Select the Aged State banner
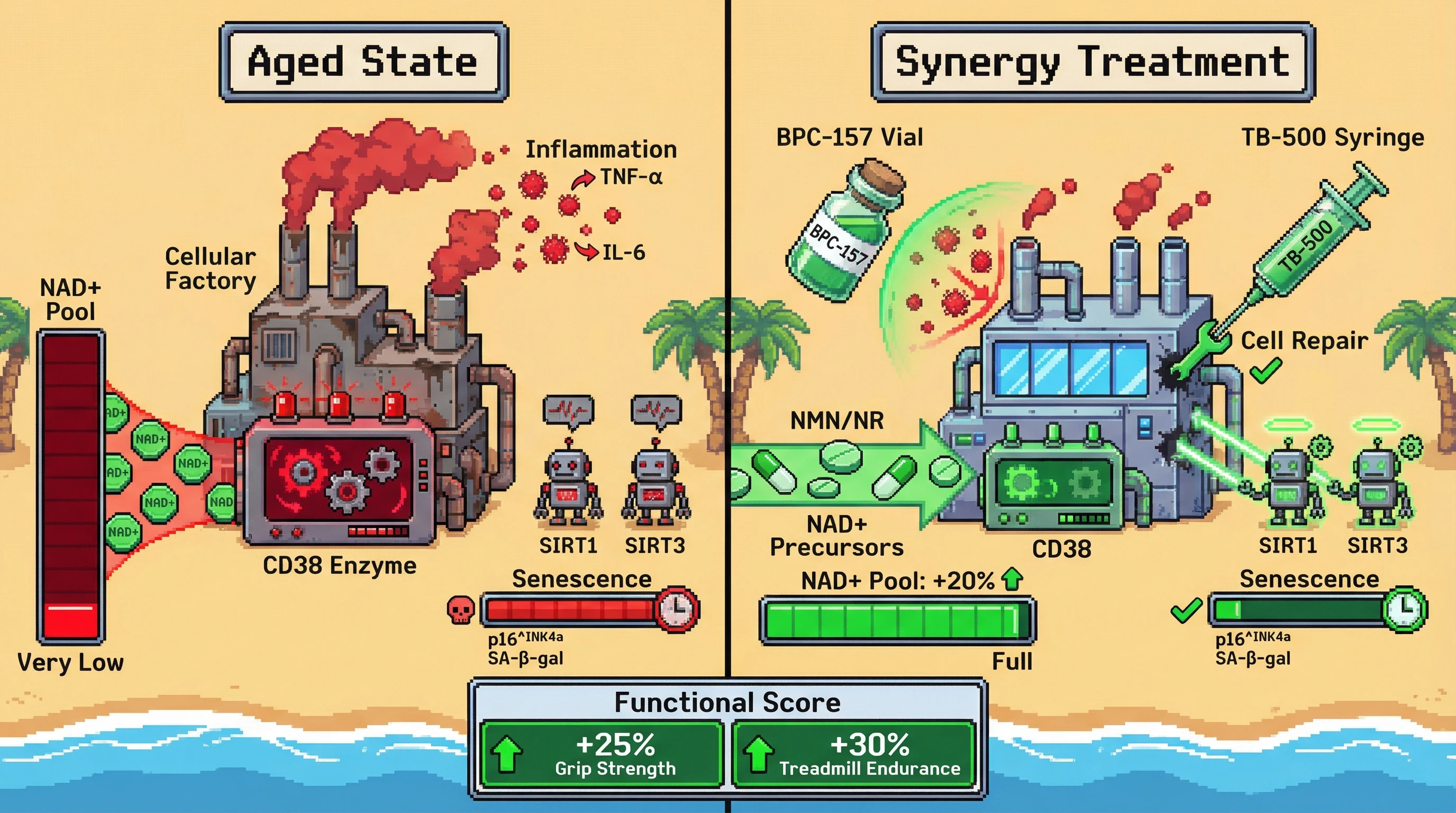 [x=363, y=62]
